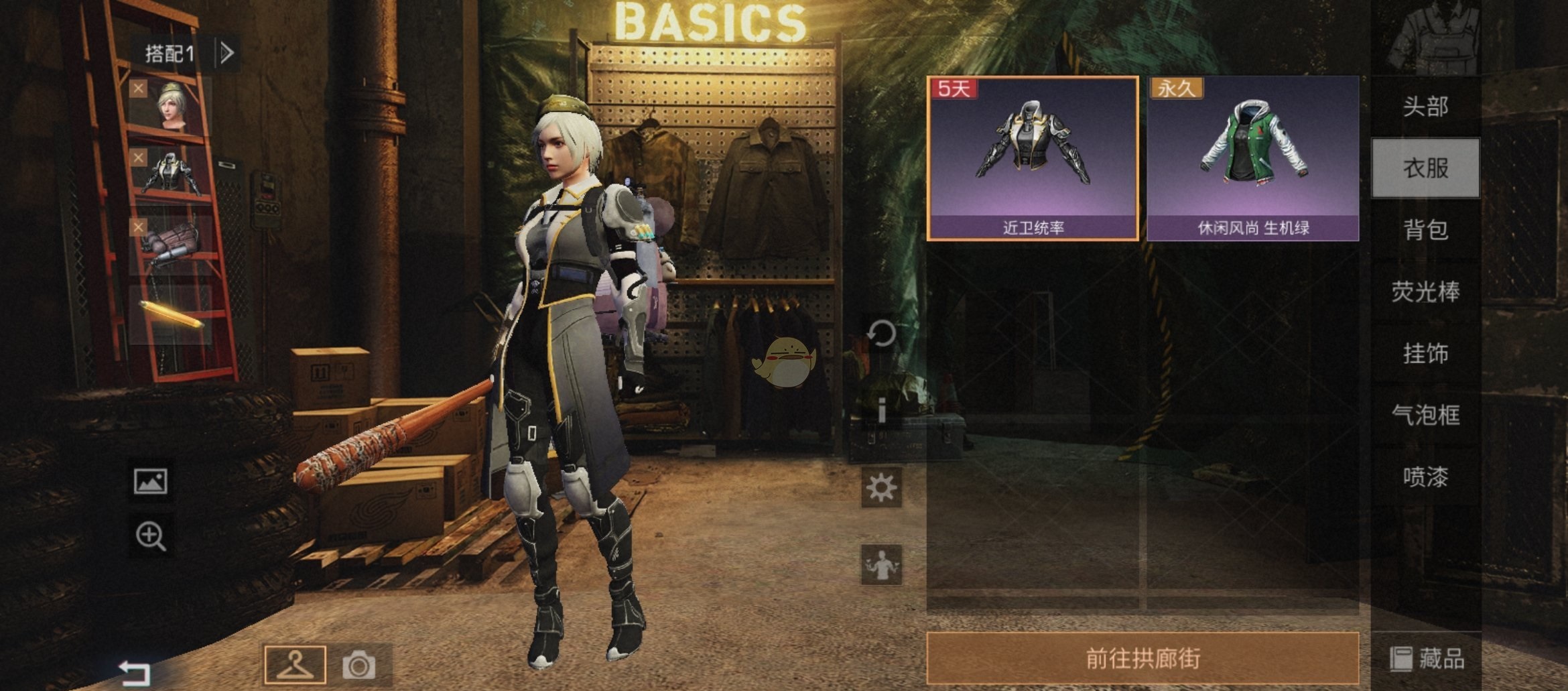Select the 近卫统率 outfit card
1568x691 pixels.
1033,158
